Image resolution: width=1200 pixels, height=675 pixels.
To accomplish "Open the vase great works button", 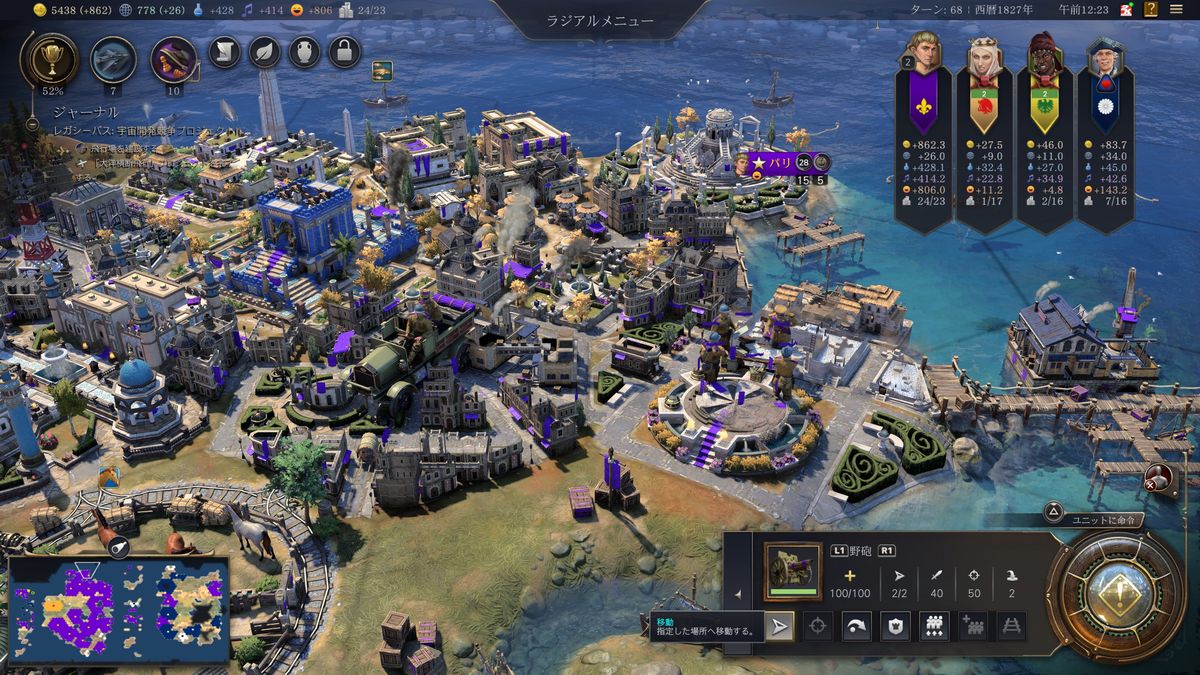I will coord(304,51).
